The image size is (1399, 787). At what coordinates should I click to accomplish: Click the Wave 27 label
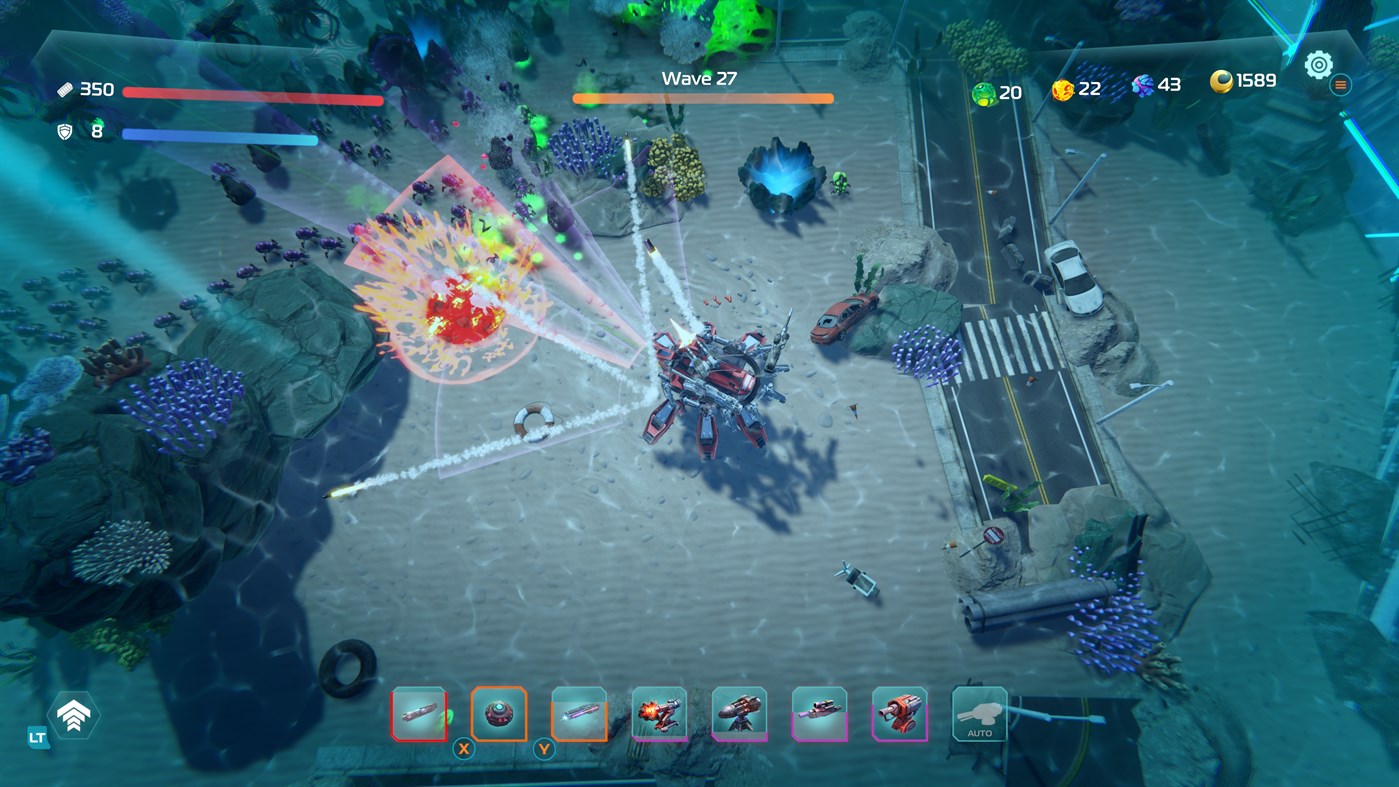pyautogui.click(x=700, y=77)
